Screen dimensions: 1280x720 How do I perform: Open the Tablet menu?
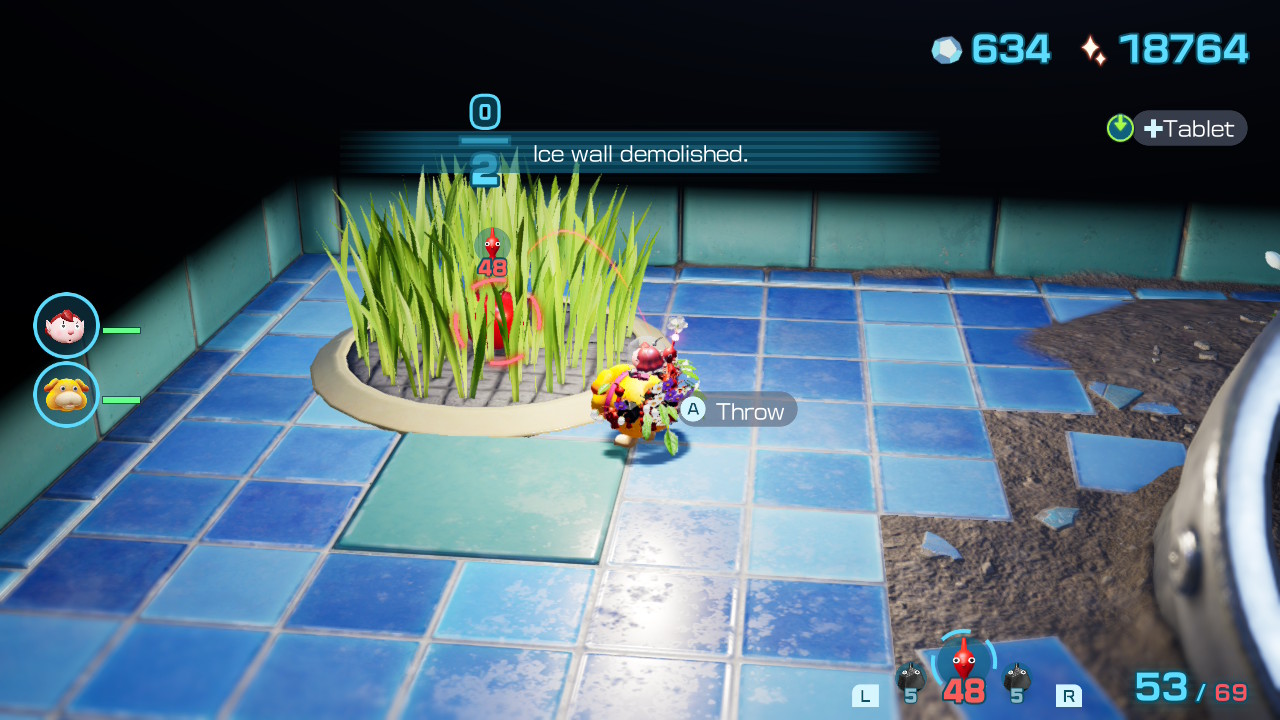1189,129
